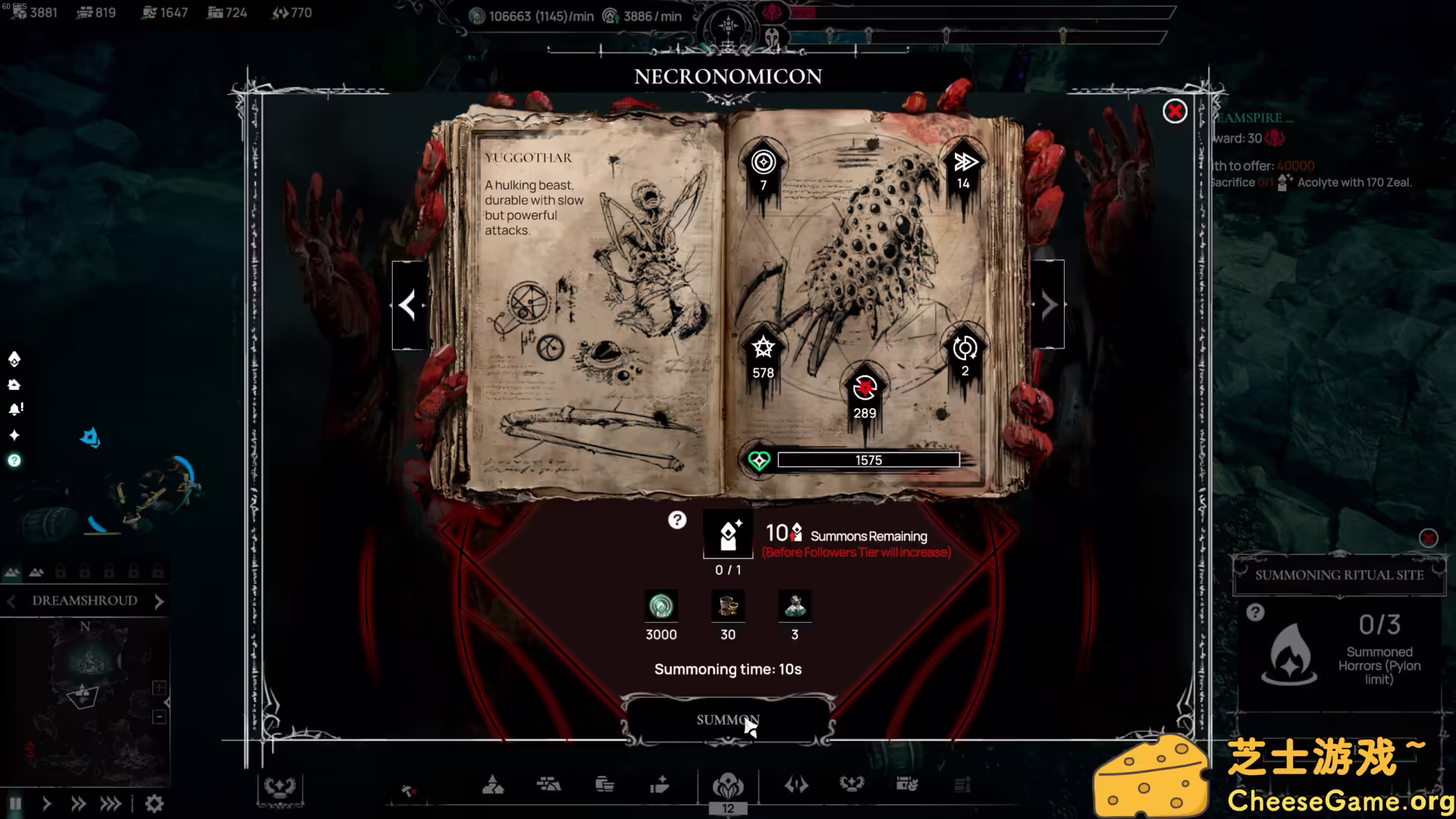Click the creature health bar showing 1575
The image size is (1456, 819).
869,460
